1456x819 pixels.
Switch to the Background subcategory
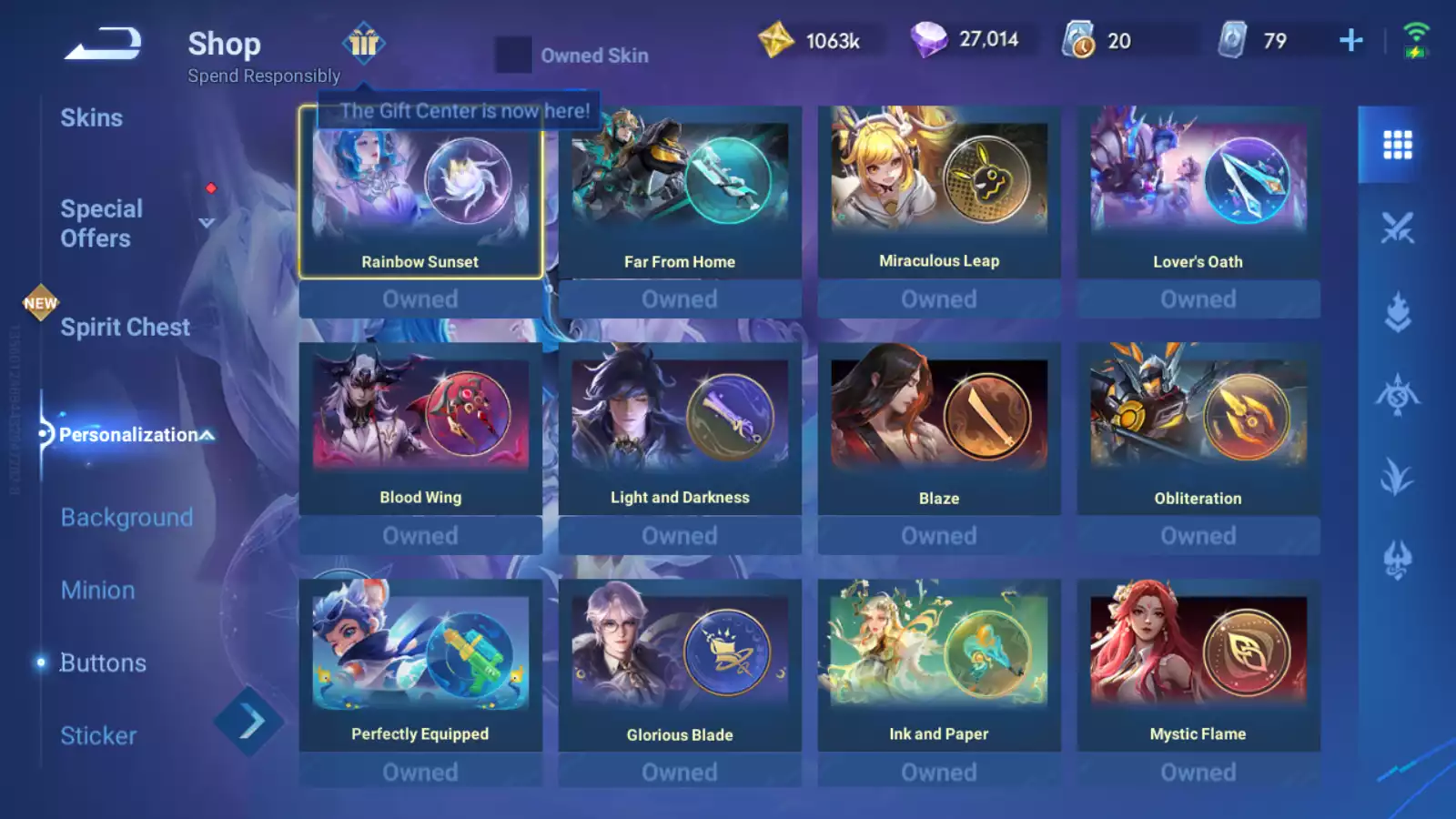pyautogui.click(x=126, y=517)
